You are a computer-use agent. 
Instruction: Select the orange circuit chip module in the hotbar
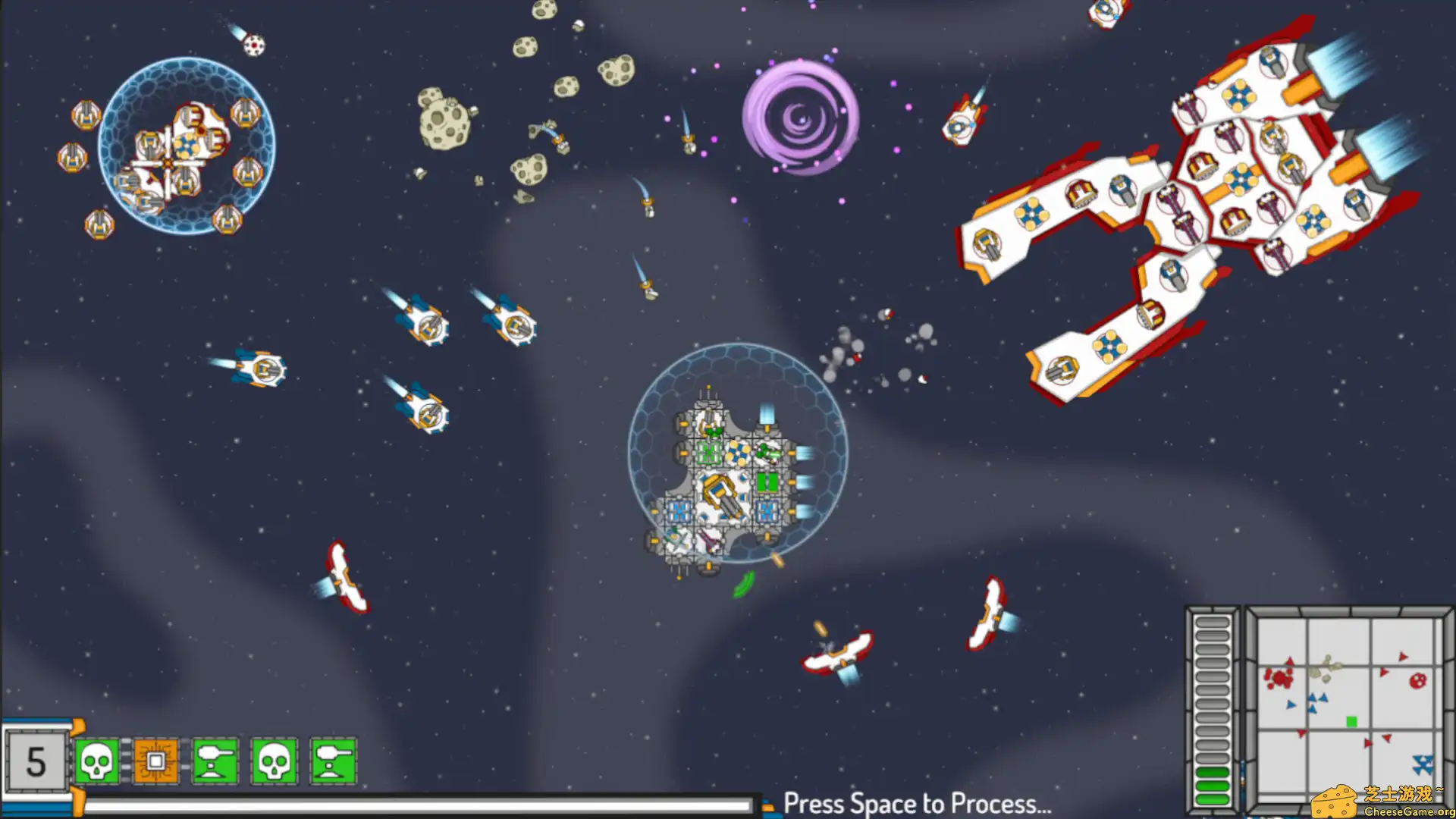pos(156,762)
